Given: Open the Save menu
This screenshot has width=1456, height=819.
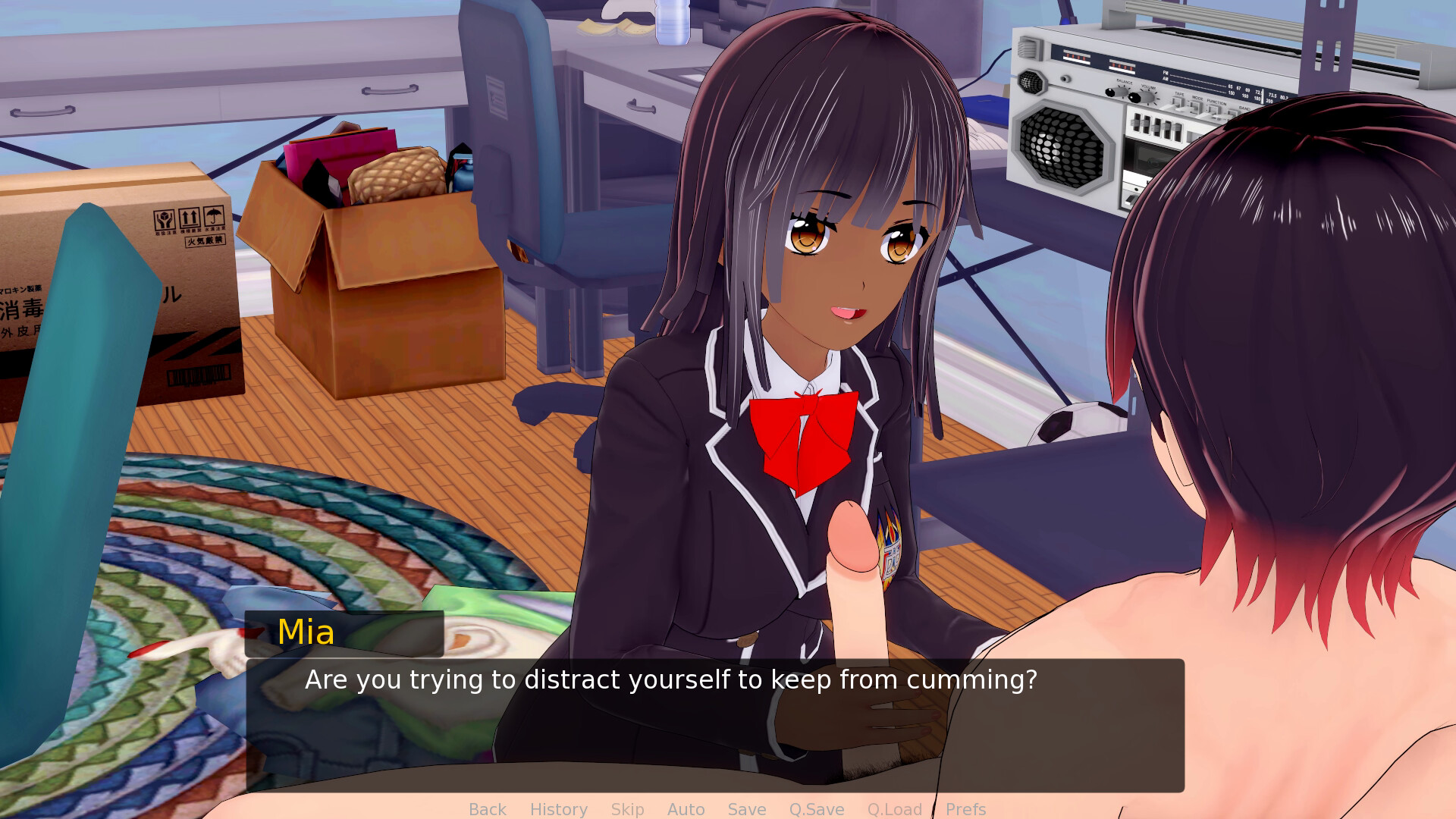Looking at the screenshot, I should tap(746, 809).
